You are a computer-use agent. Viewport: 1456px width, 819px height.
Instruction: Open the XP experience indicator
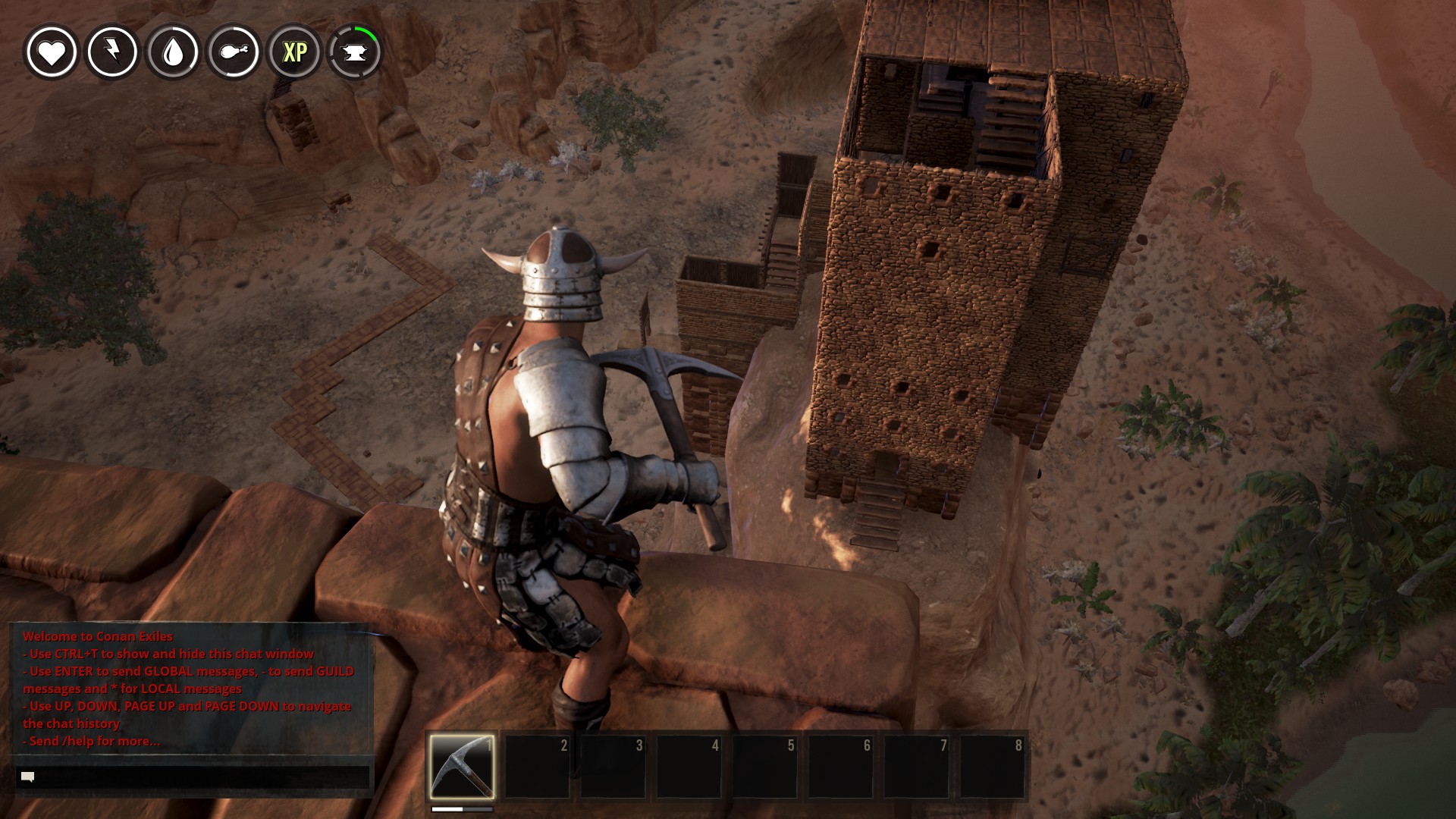pos(294,52)
